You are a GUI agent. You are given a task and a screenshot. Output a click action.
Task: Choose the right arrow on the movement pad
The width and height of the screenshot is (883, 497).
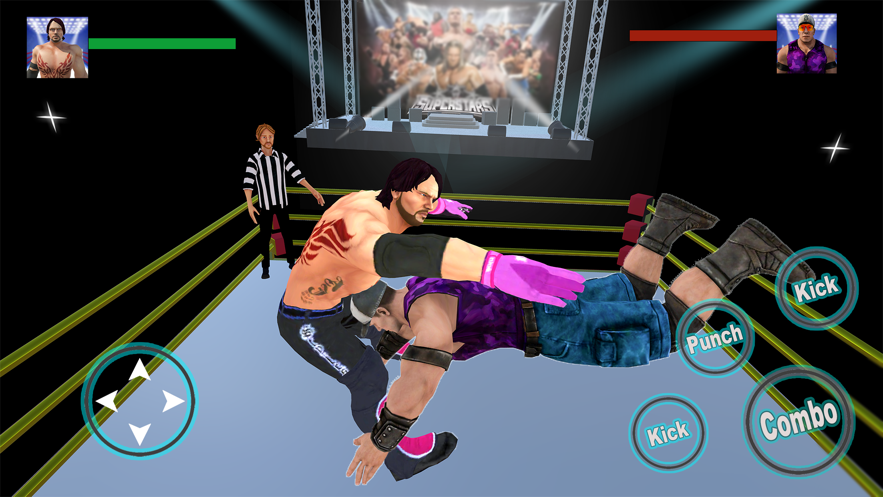click(173, 401)
